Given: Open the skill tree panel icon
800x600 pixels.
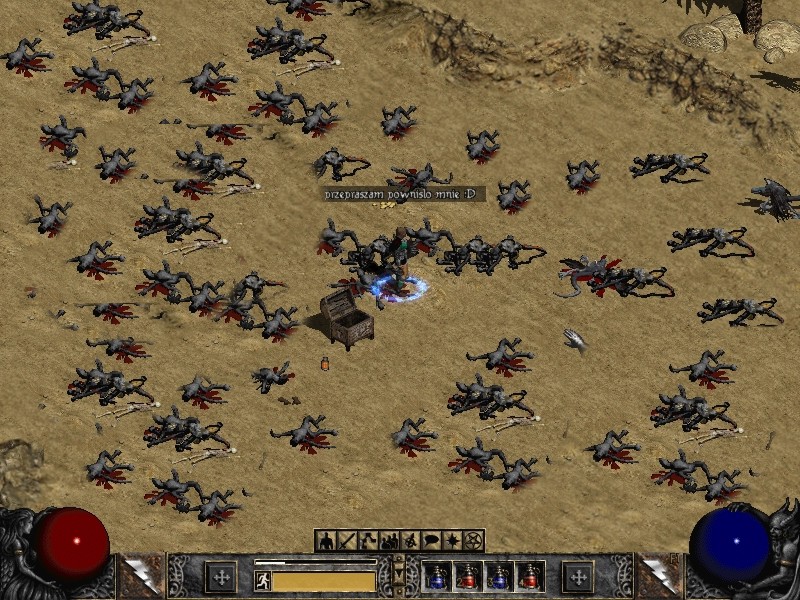Looking at the screenshot, I should [x=367, y=541].
